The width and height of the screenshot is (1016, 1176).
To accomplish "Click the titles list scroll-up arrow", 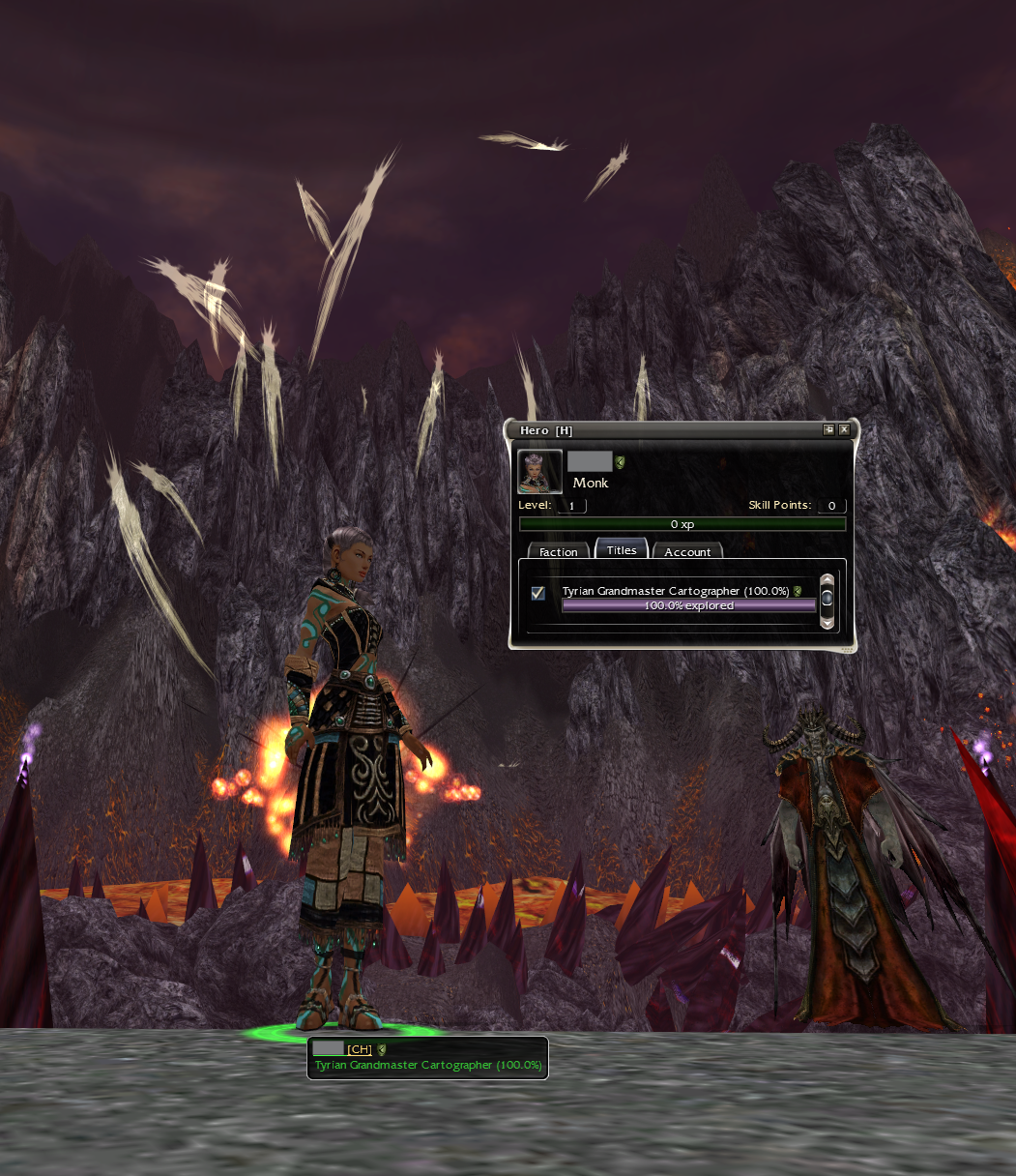I will (x=827, y=580).
